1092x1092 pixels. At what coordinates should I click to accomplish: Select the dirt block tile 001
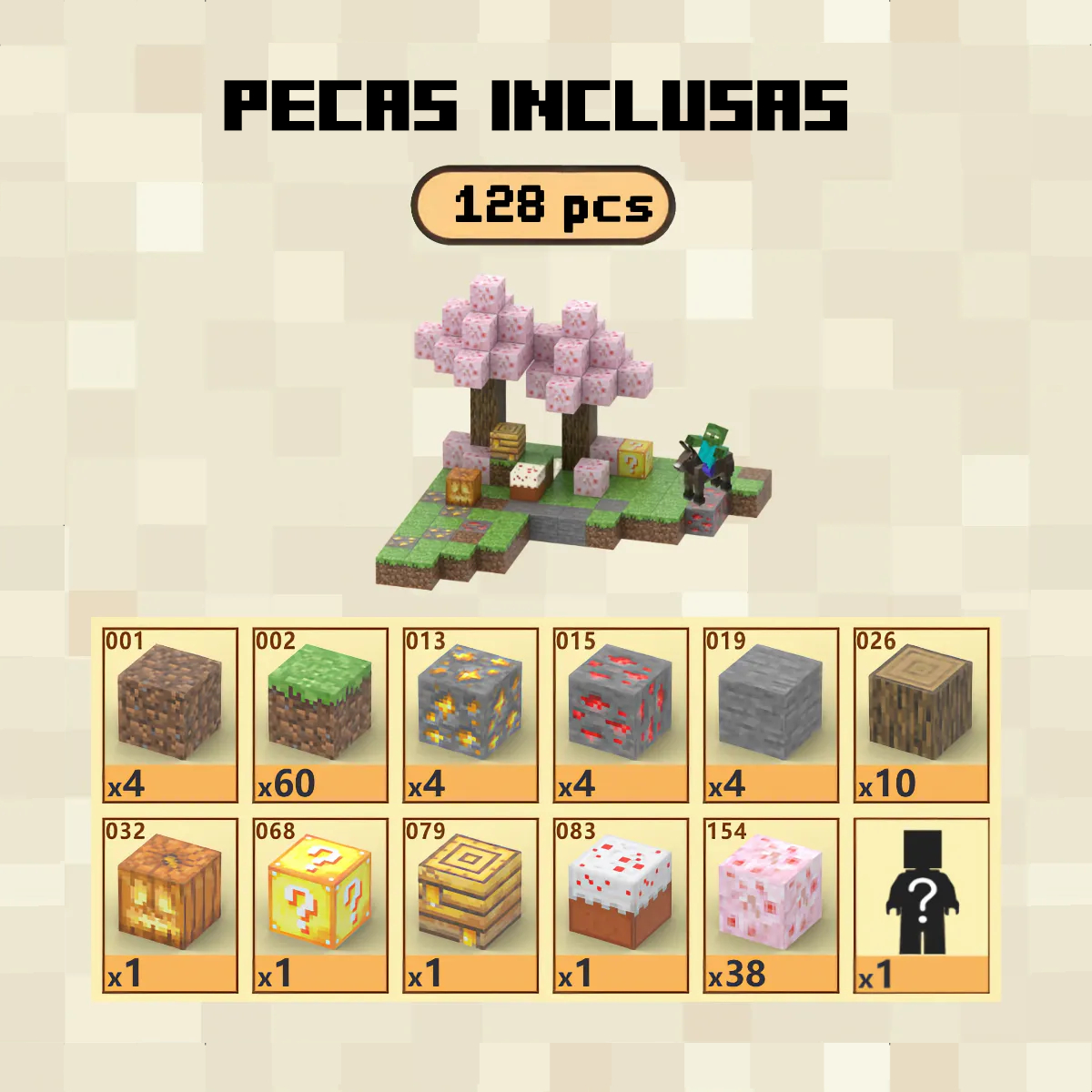[170, 715]
